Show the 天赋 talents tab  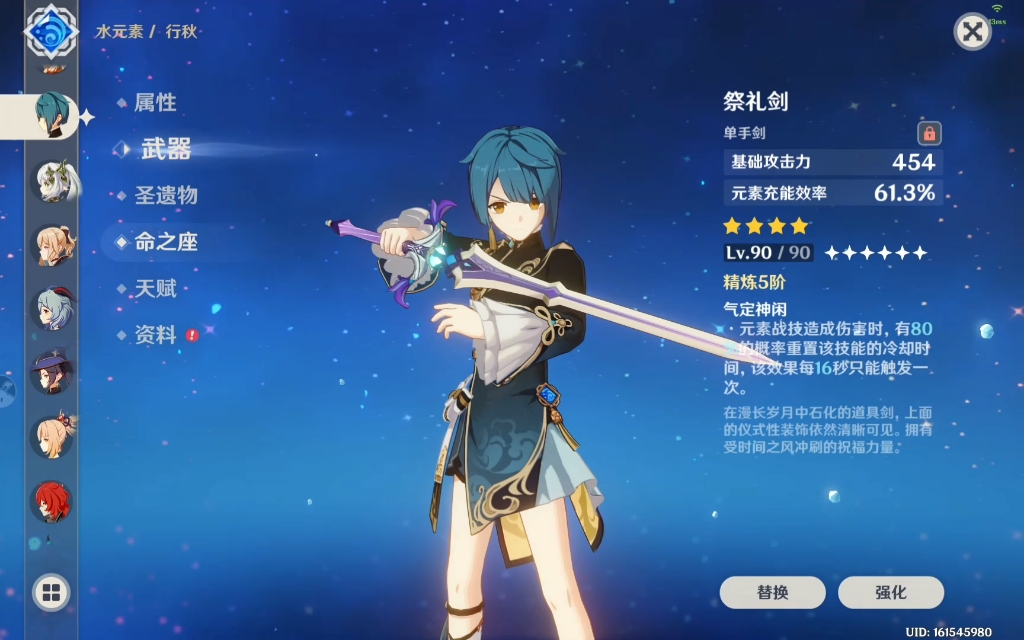tap(155, 289)
